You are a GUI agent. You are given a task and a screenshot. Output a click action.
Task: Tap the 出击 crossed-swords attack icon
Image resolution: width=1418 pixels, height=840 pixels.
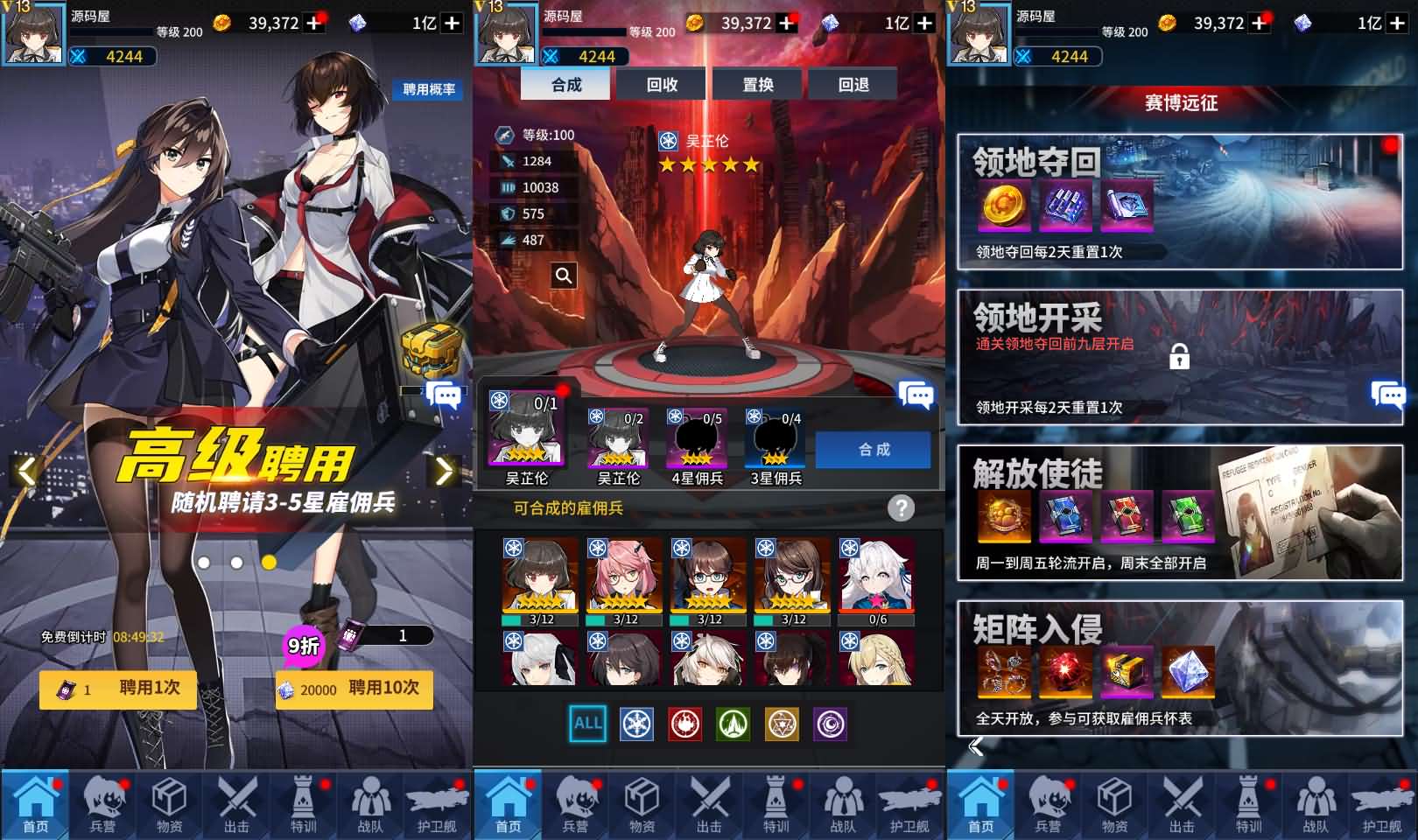pos(236,805)
